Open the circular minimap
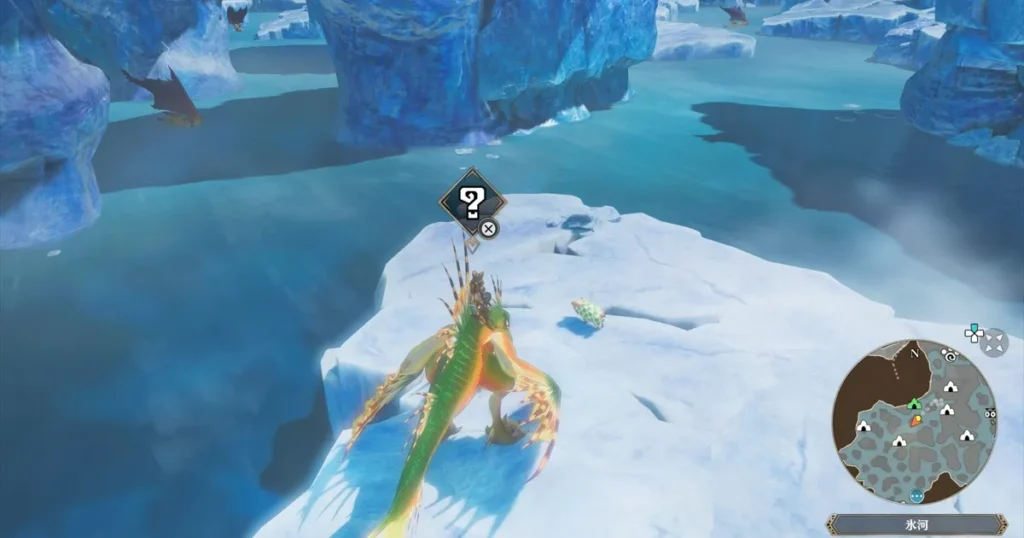This screenshot has width=1024, height=538. click(x=915, y=421)
